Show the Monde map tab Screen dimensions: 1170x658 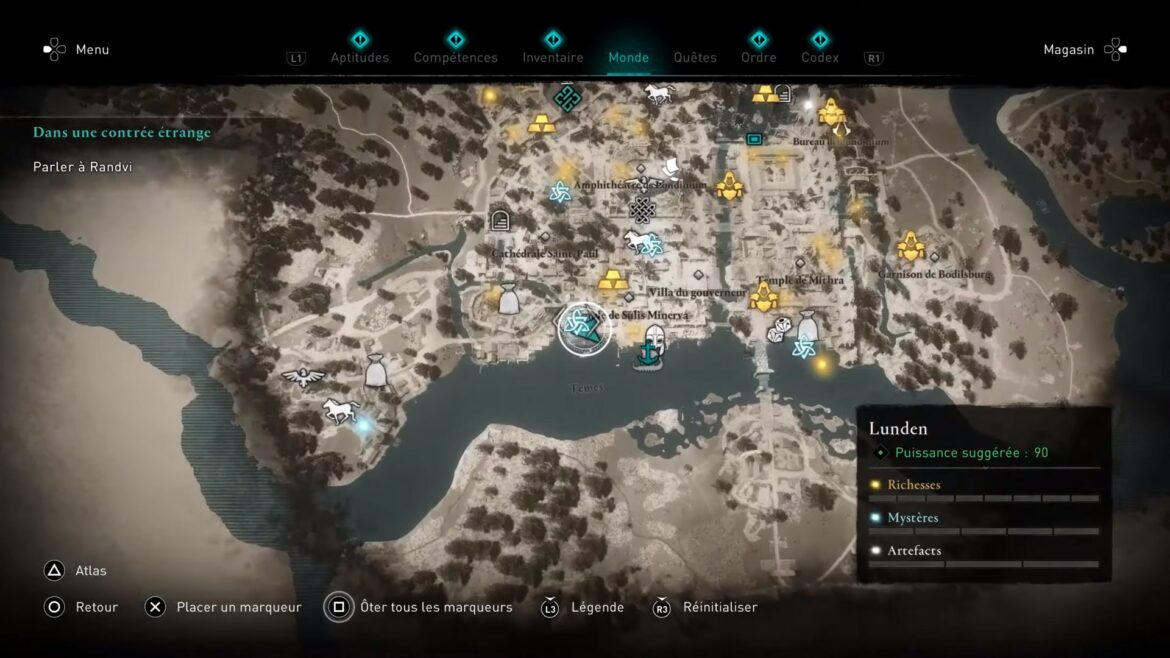click(629, 57)
